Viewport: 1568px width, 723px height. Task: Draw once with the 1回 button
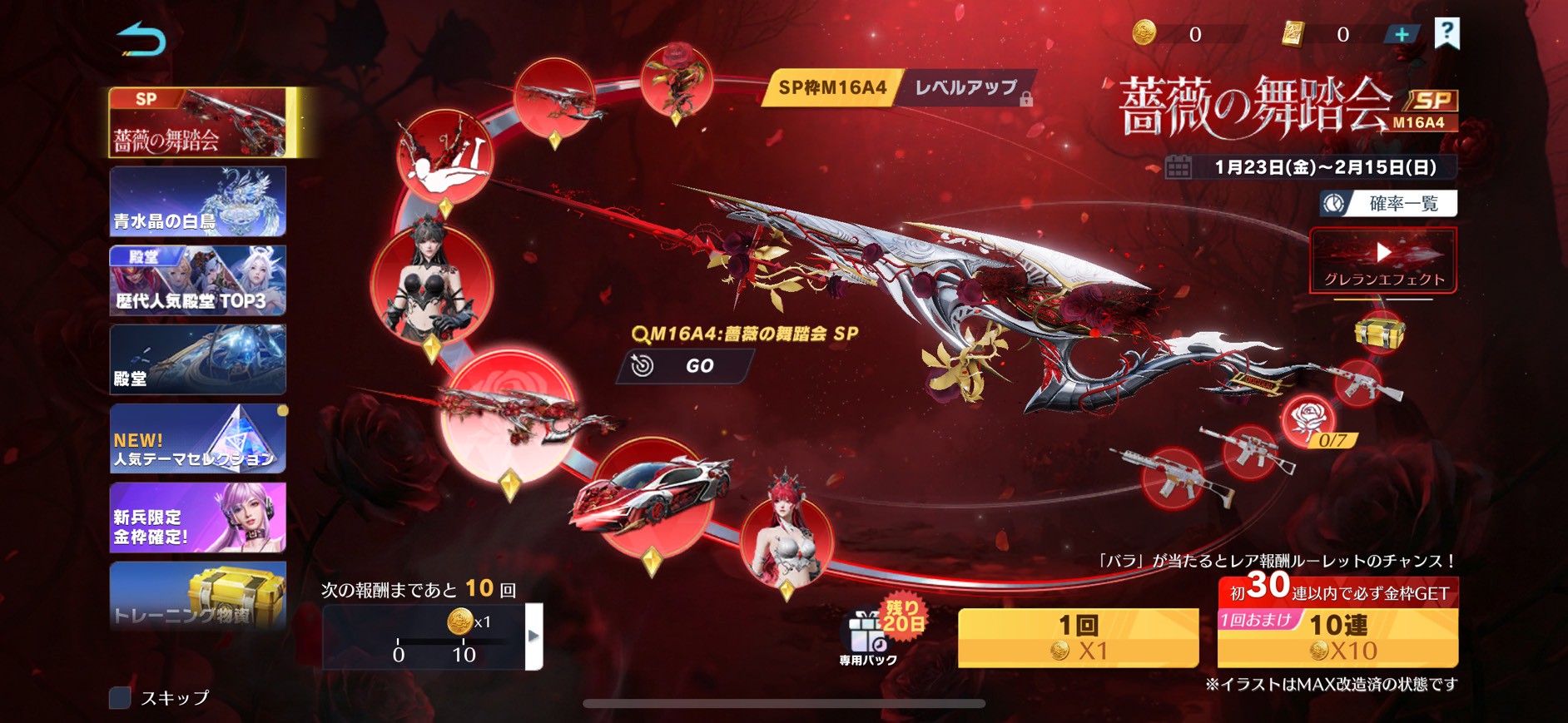pyautogui.click(x=1078, y=637)
